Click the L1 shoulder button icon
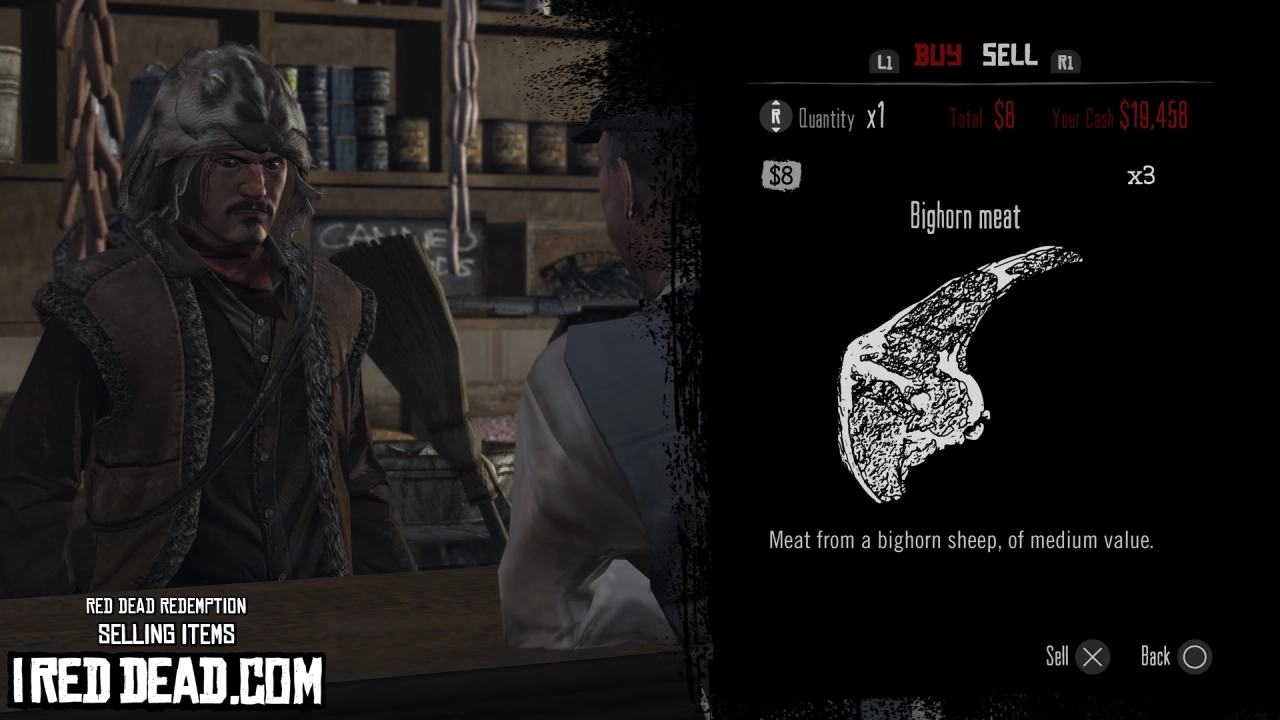This screenshot has width=1280, height=720. click(884, 60)
